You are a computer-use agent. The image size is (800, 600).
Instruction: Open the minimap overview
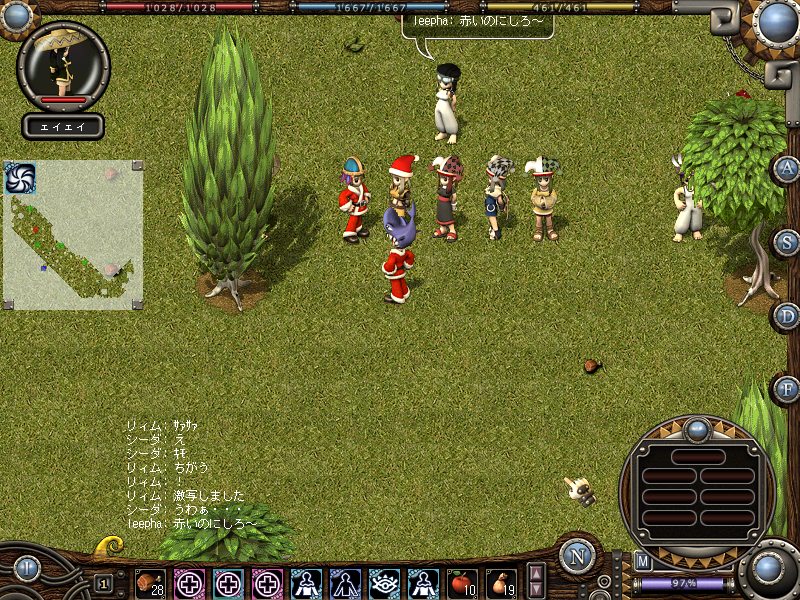pyautogui.click(x=74, y=236)
